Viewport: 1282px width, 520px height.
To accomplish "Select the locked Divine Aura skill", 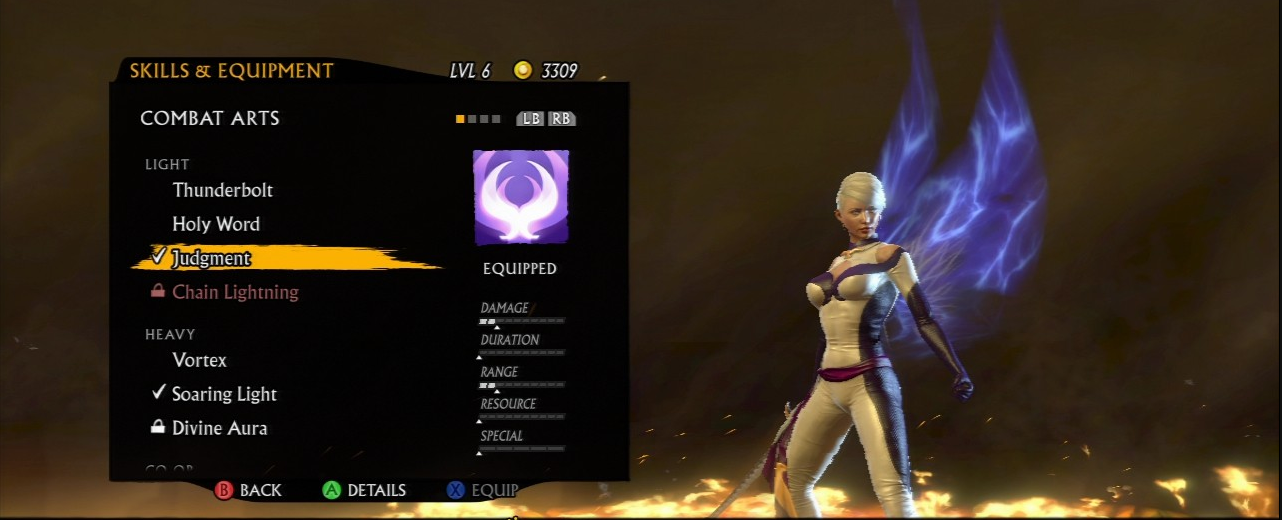I will point(219,428).
